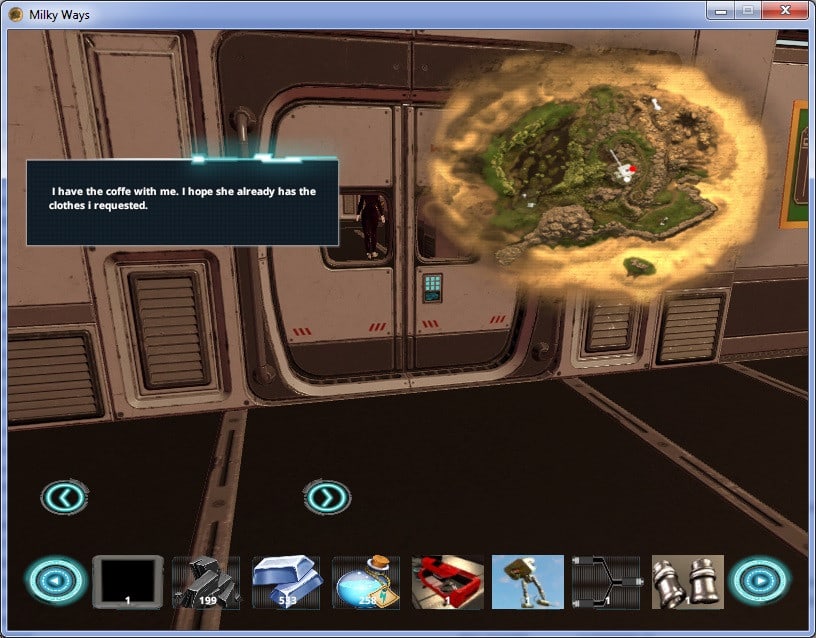The image size is (816, 638).
Task: Click the dialogue box about the coffee
Action: click(x=182, y=201)
